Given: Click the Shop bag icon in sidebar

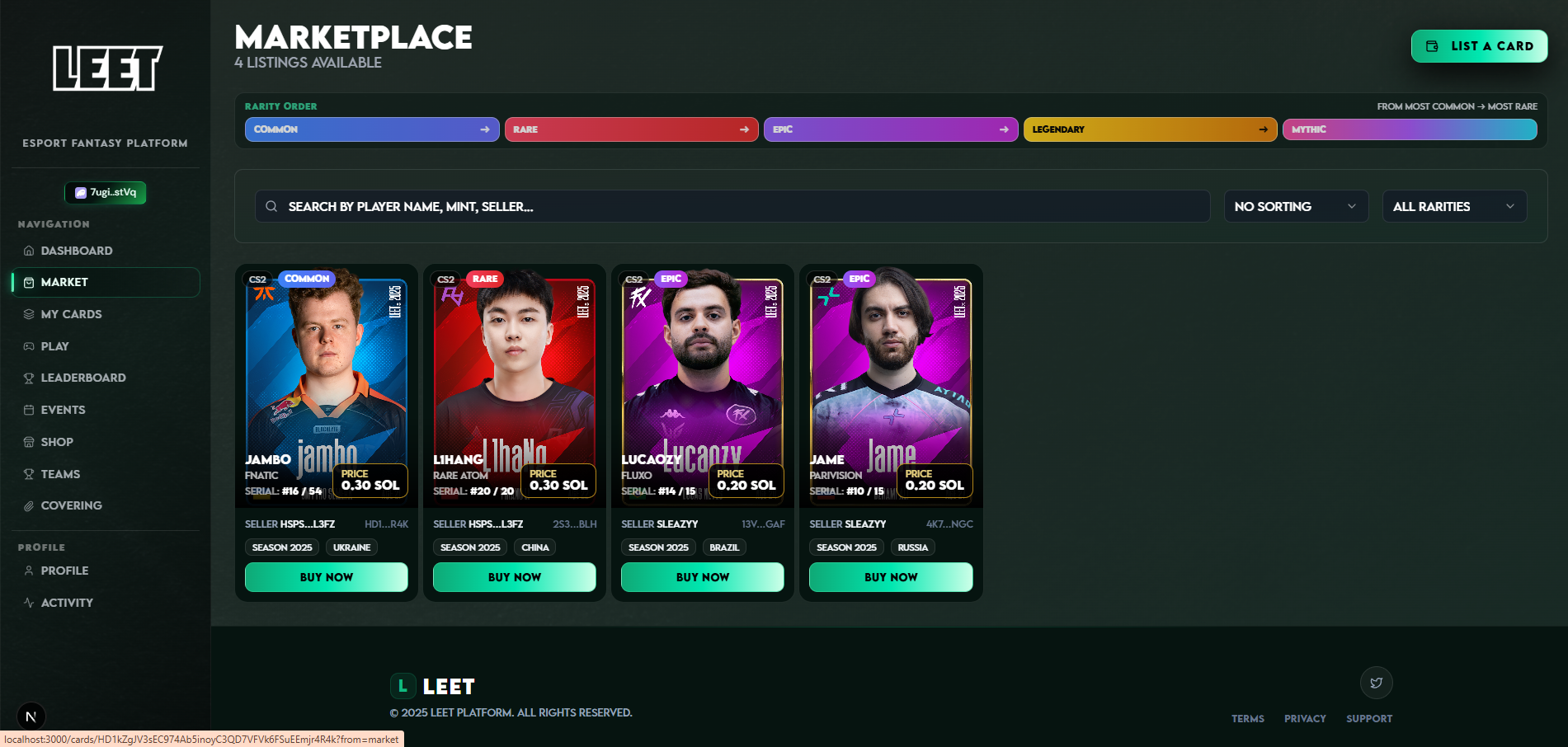Looking at the screenshot, I should (29, 441).
